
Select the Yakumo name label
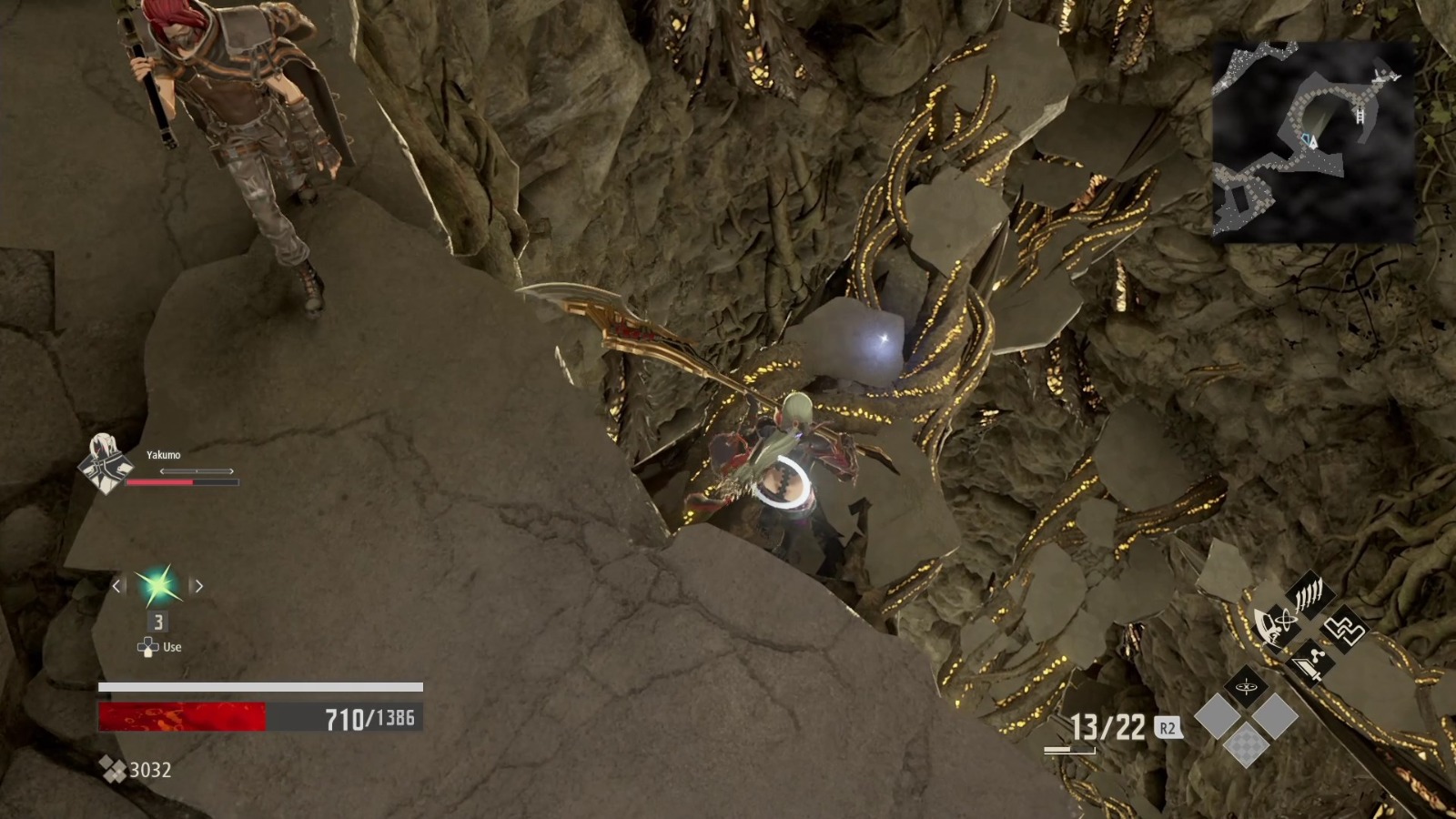click(162, 455)
